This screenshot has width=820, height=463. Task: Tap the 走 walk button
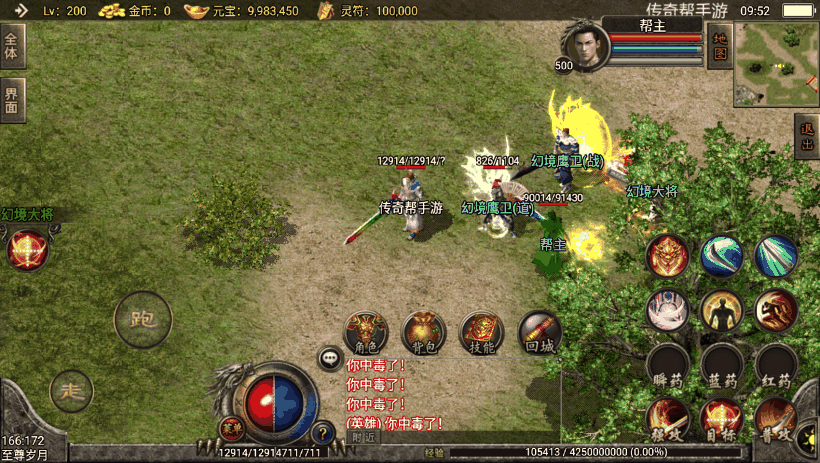[71, 389]
